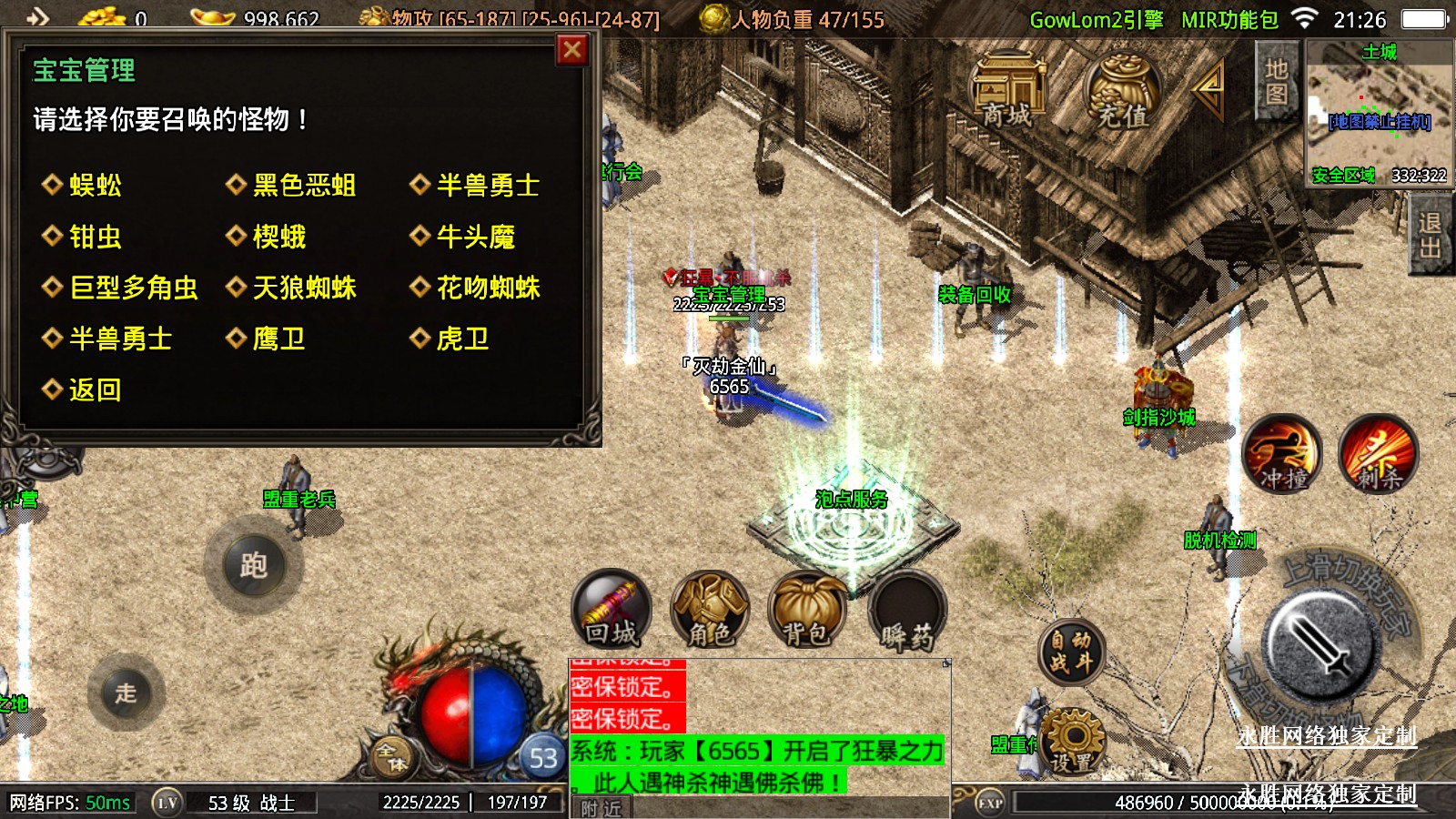
Task: Summon the 花吻蜘蛛 monster
Action: 488,288
